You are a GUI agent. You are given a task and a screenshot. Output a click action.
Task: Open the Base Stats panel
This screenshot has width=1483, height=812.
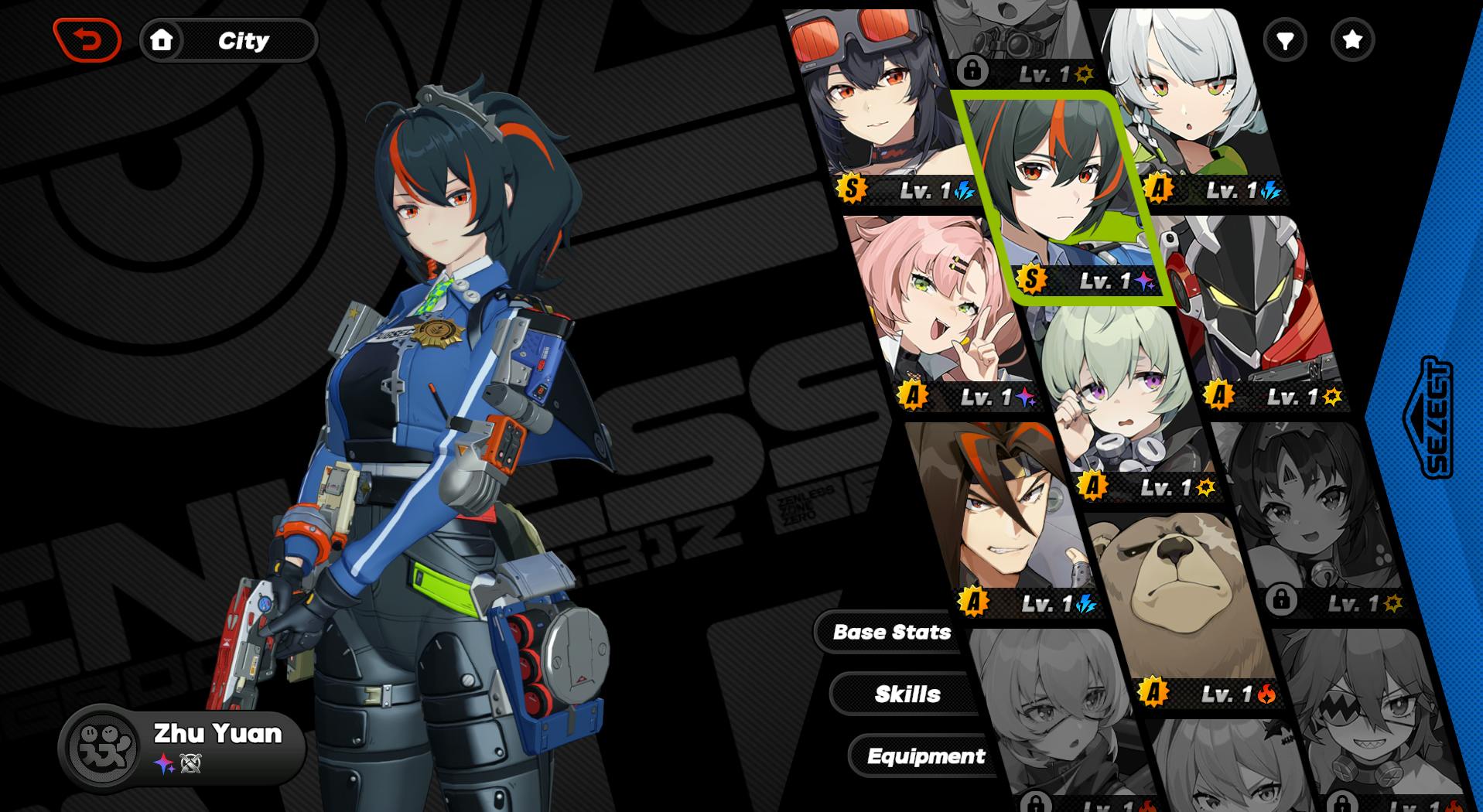[x=891, y=633]
